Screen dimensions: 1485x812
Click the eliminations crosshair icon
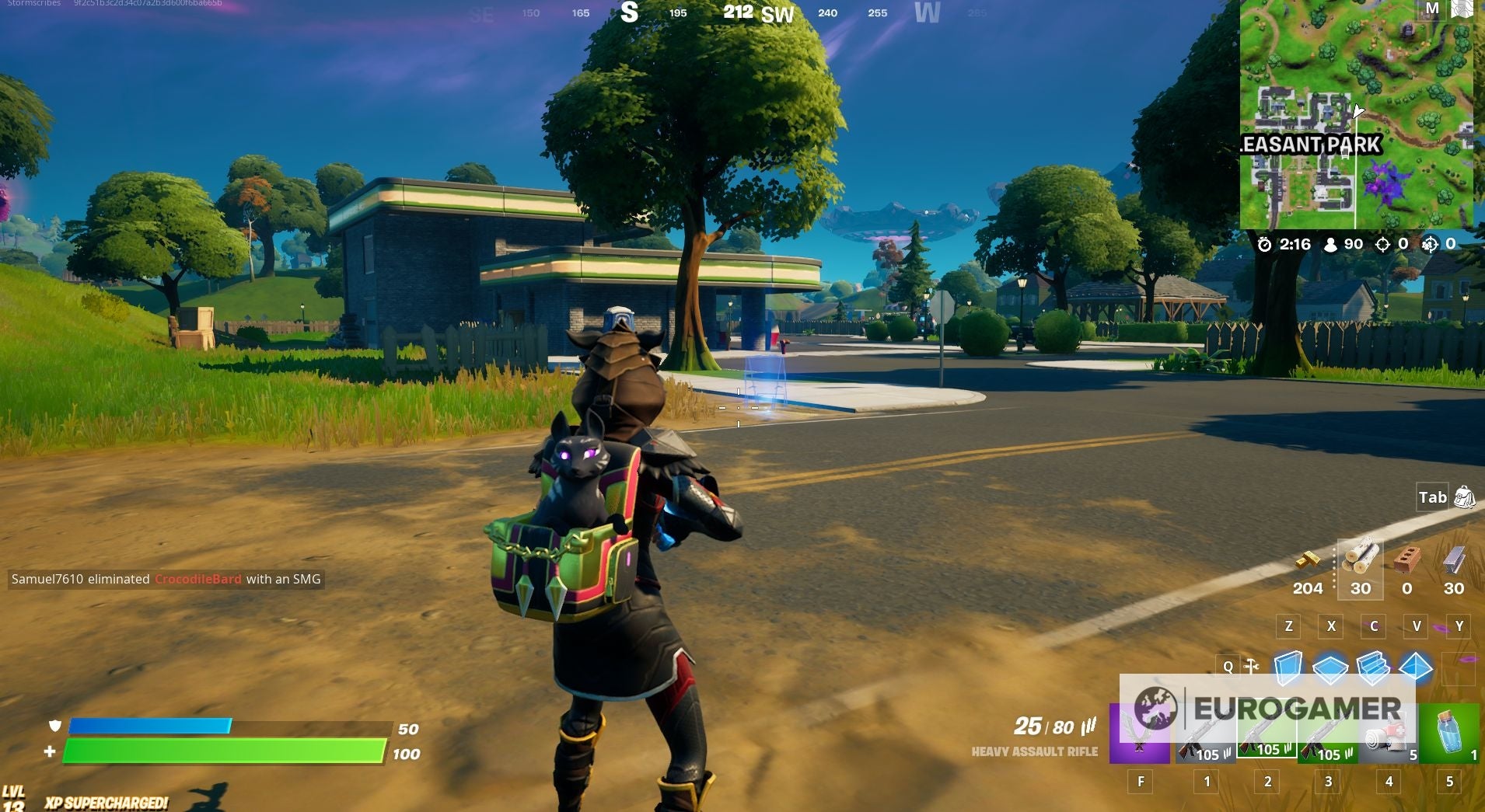point(1383,245)
